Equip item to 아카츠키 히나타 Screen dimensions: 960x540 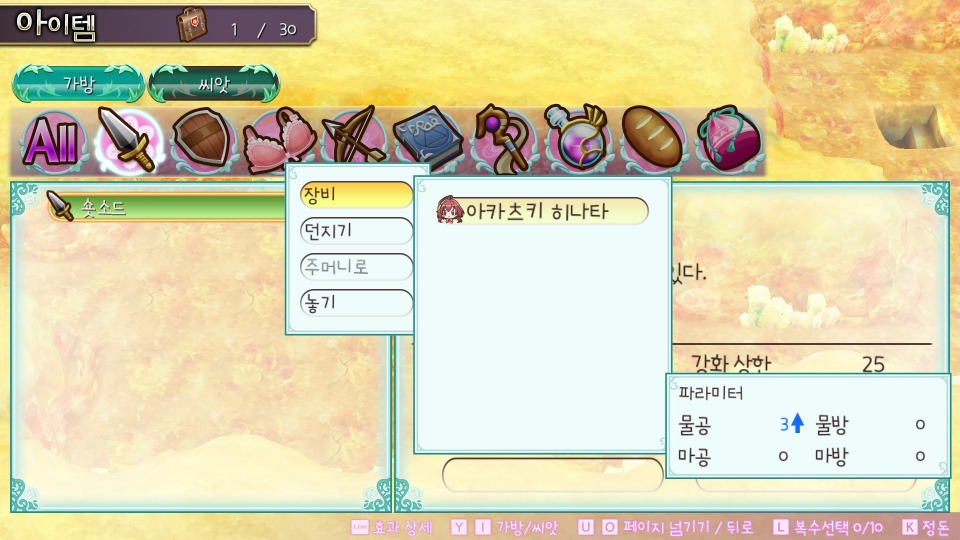(x=542, y=211)
